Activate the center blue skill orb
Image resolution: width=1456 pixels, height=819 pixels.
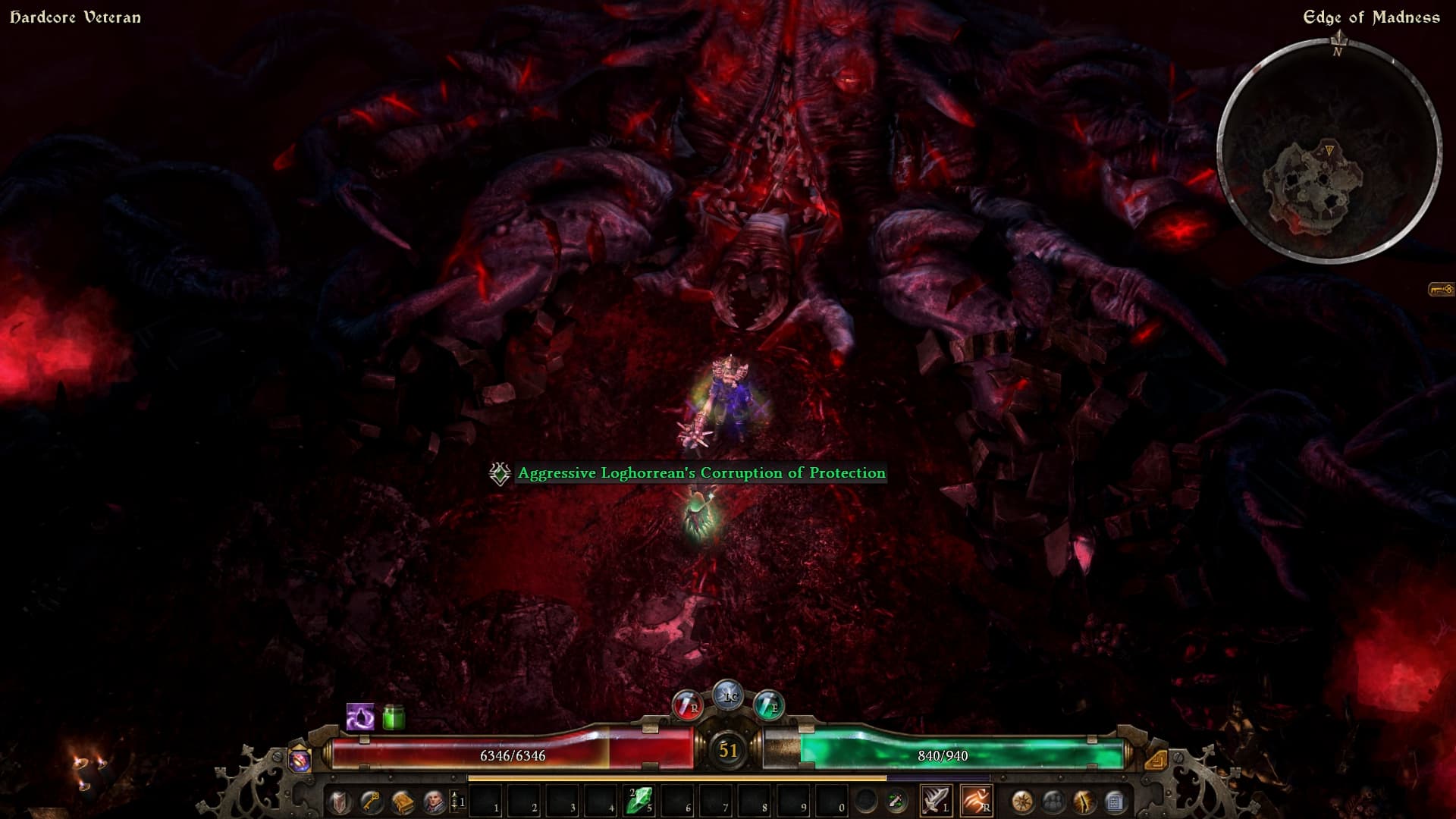click(729, 695)
